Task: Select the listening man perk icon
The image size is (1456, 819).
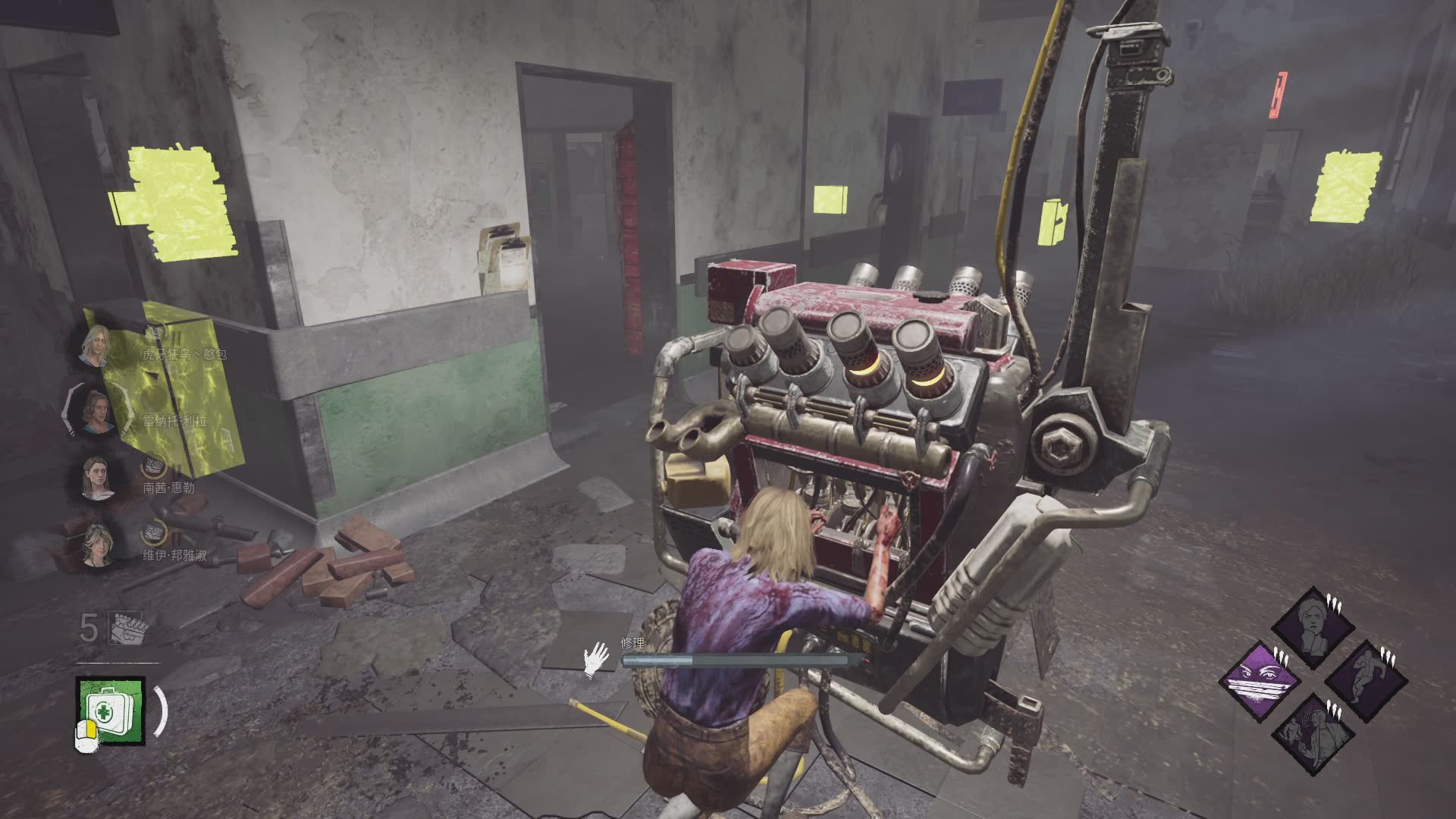Action: tap(1313, 732)
